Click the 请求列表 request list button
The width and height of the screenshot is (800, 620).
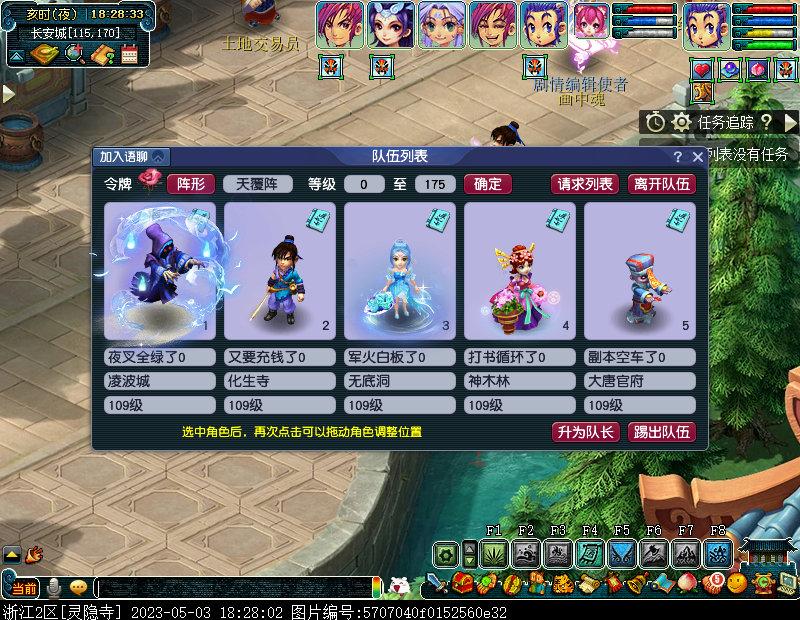(585, 184)
